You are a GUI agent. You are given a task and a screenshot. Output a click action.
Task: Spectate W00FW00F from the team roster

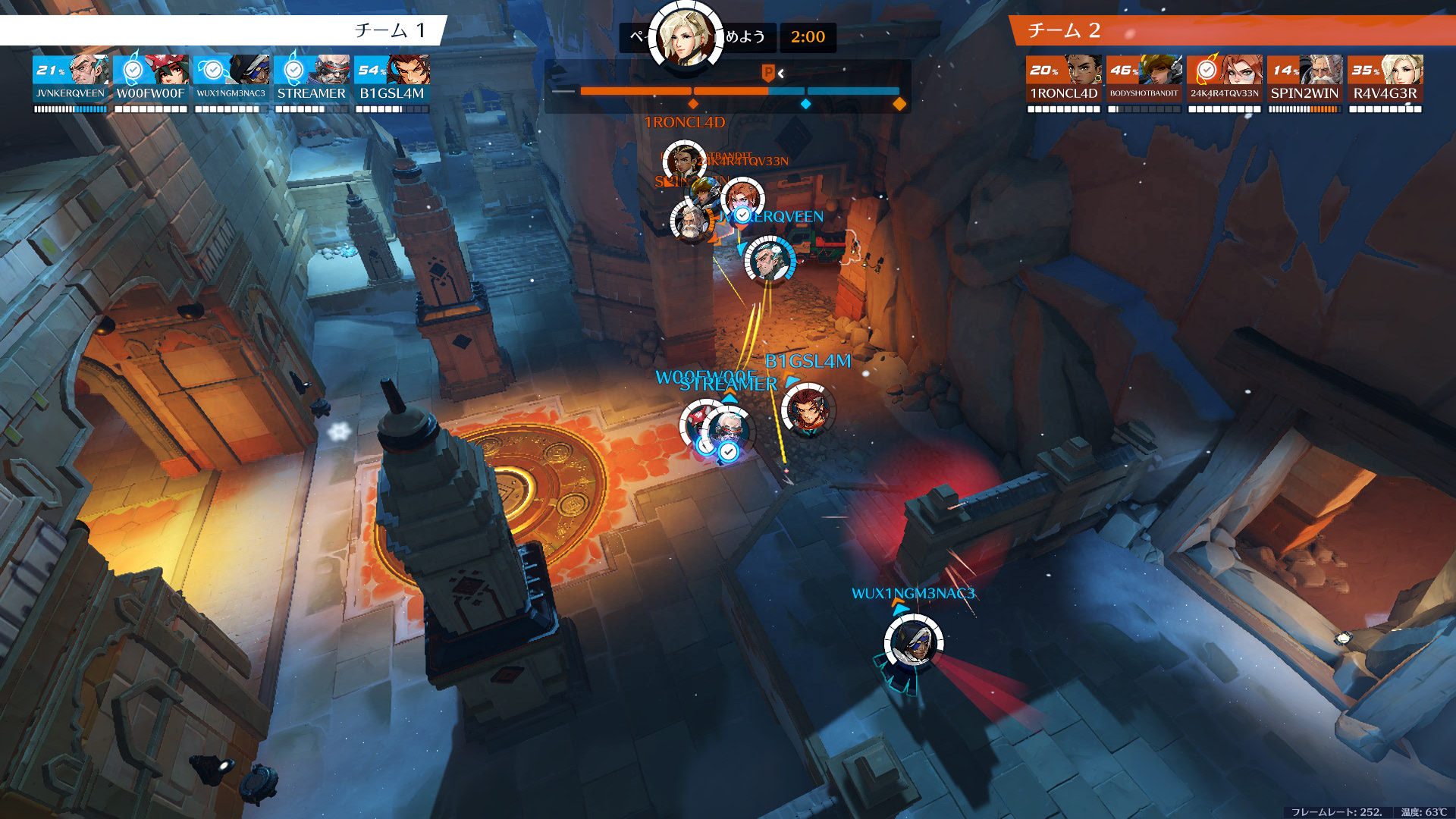(151, 79)
